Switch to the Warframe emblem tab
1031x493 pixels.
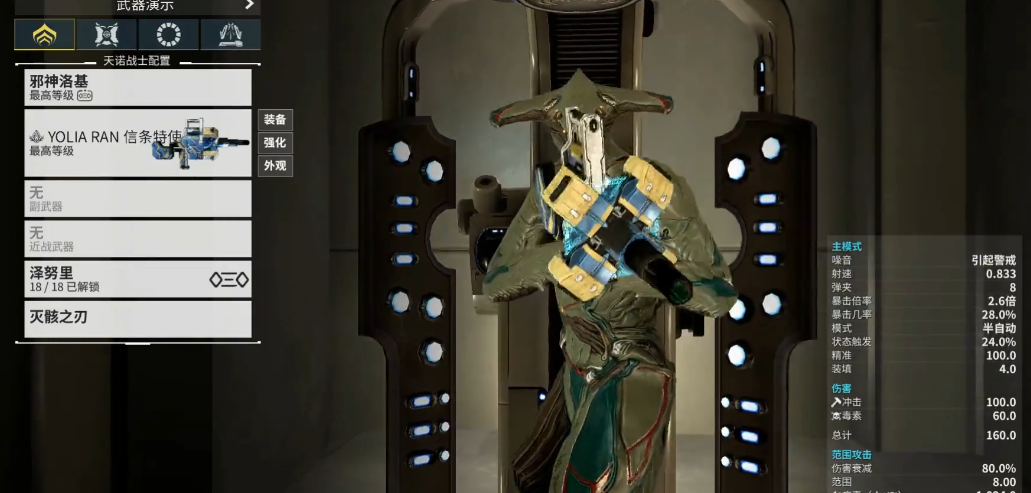click(x=44, y=35)
